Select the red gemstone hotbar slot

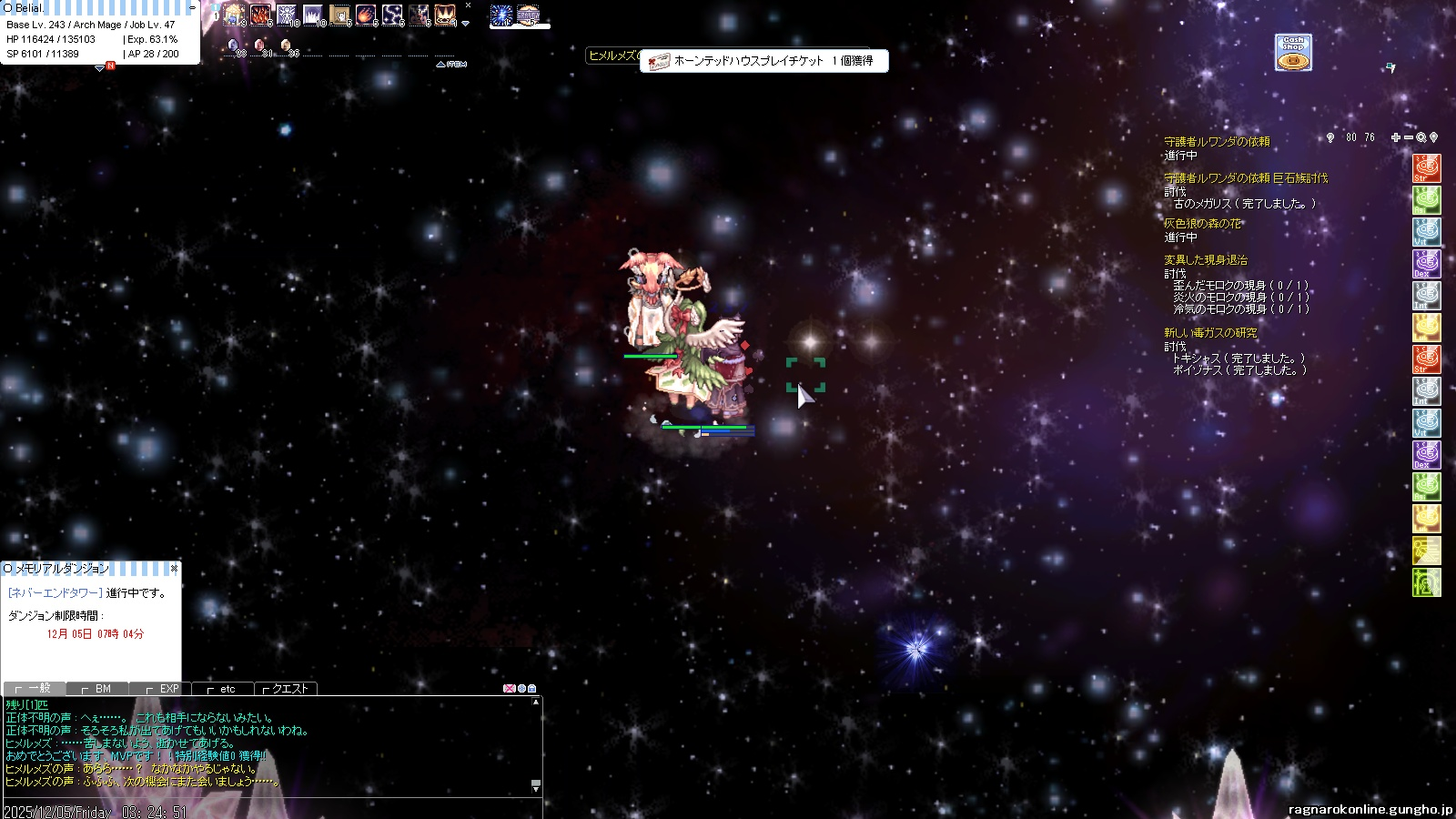(x=259, y=45)
